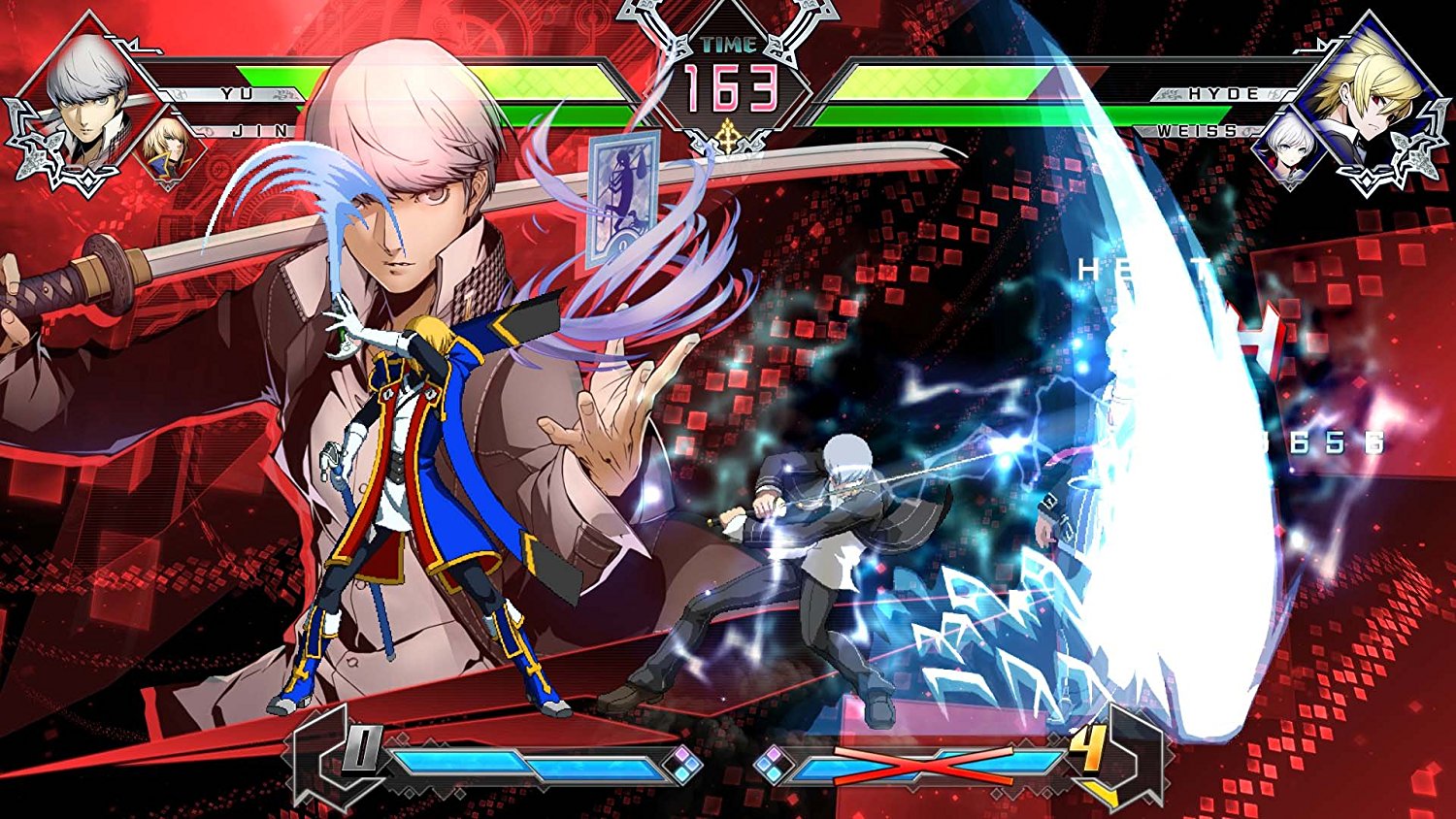The width and height of the screenshot is (1456, 819).
Task: Expand Yu's gauge counter showing 0
Action: click(x=363, y=747)
